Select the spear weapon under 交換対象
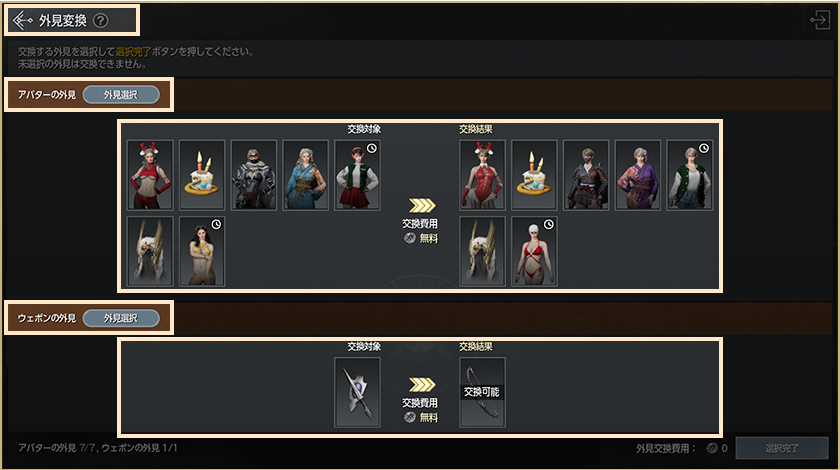Image resolution: width=840 pixels, height=470 pixels. (357, 393)
